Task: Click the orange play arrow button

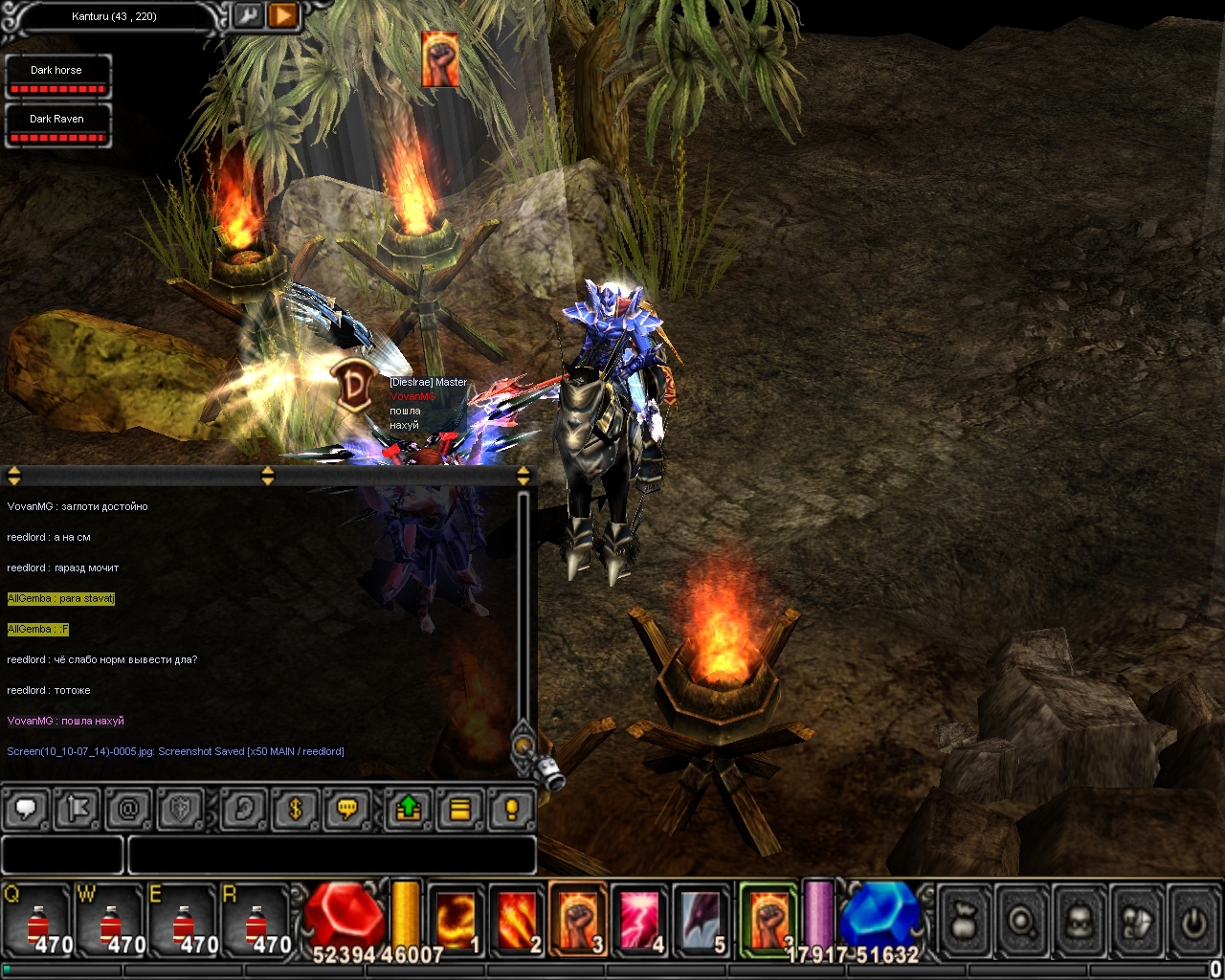Action: [x=284, y=16]
